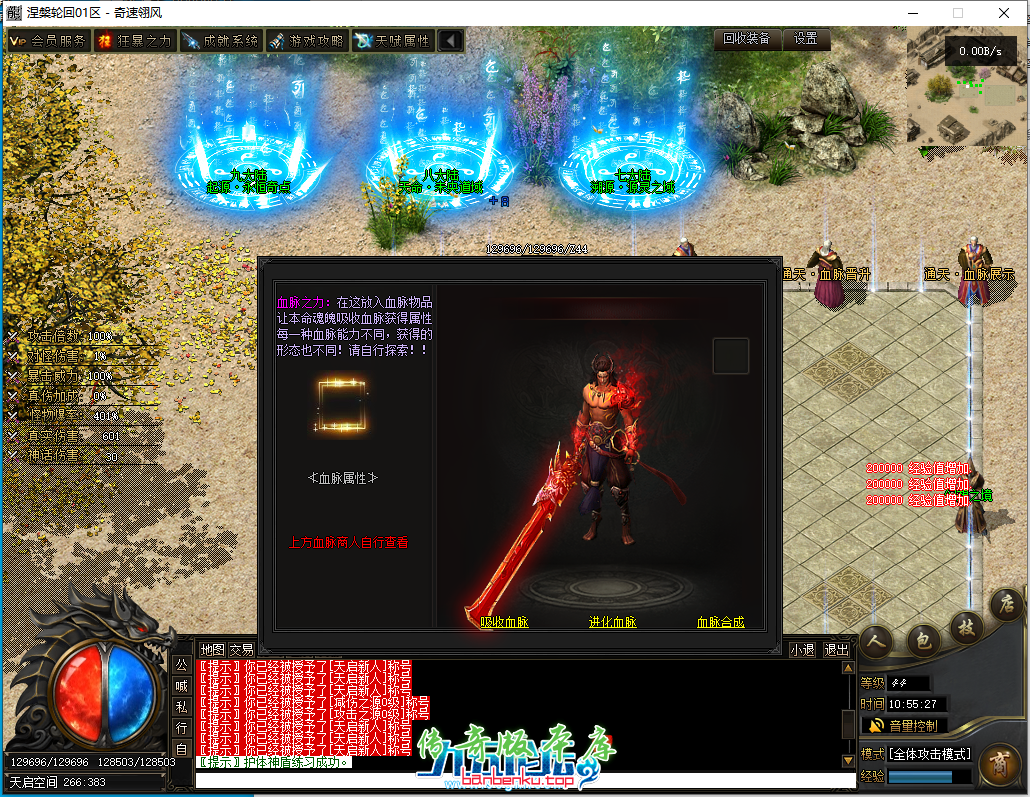
Task: Open the skills 技 round button
Action: tap(967, 628)
